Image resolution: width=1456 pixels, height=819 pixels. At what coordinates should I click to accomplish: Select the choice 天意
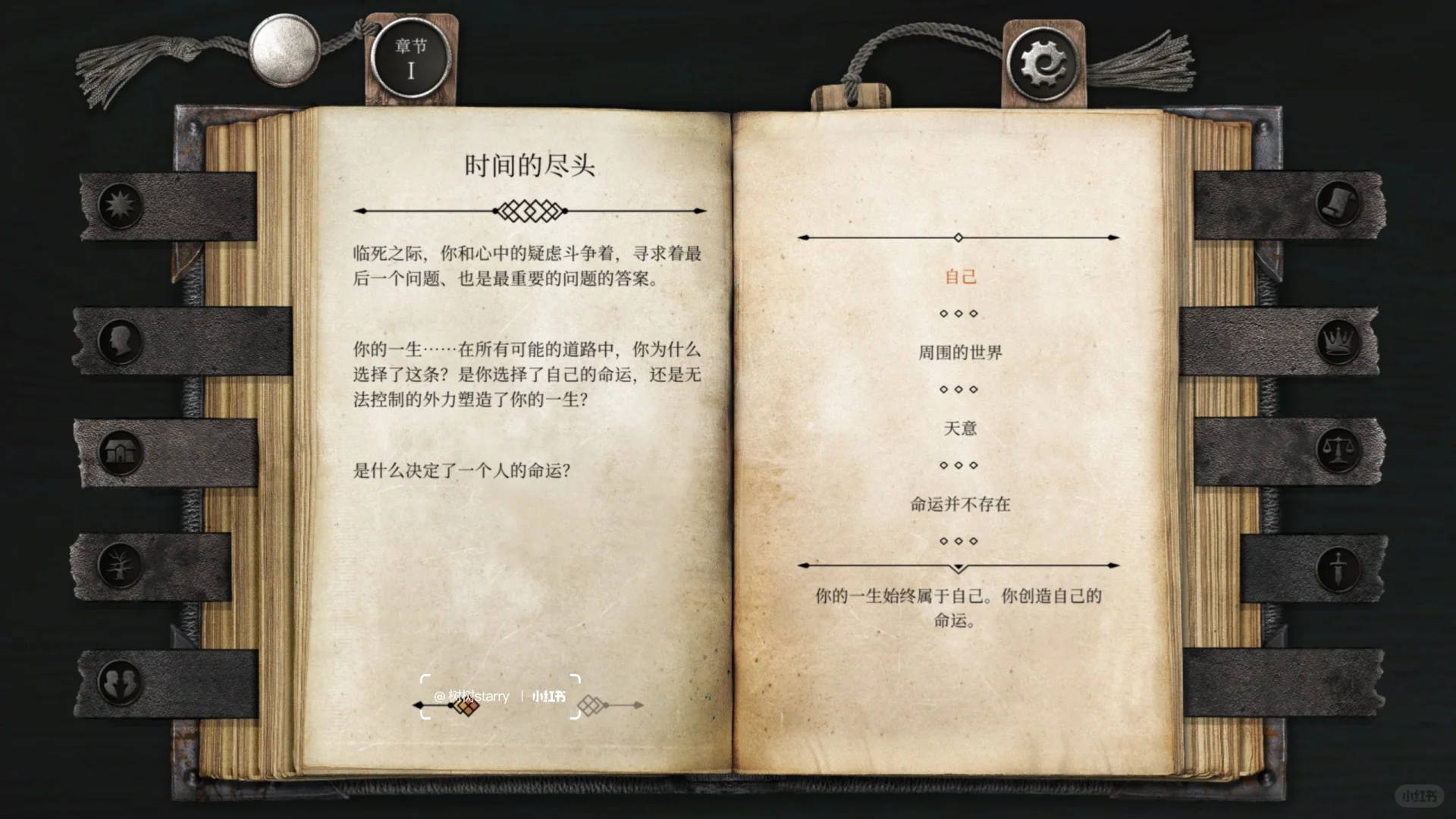[x=959, y=428]
